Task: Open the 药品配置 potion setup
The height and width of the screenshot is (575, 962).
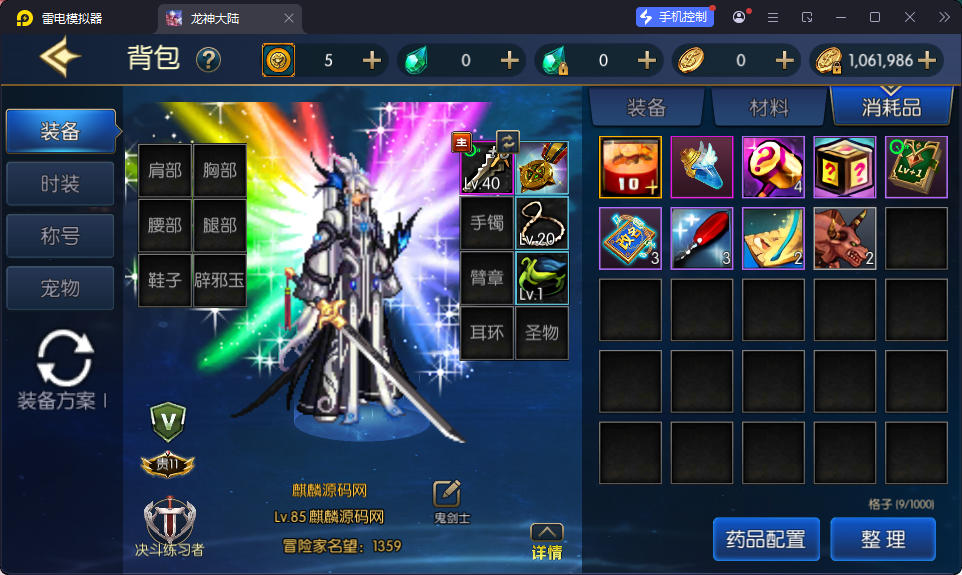Action: [766, 540]
